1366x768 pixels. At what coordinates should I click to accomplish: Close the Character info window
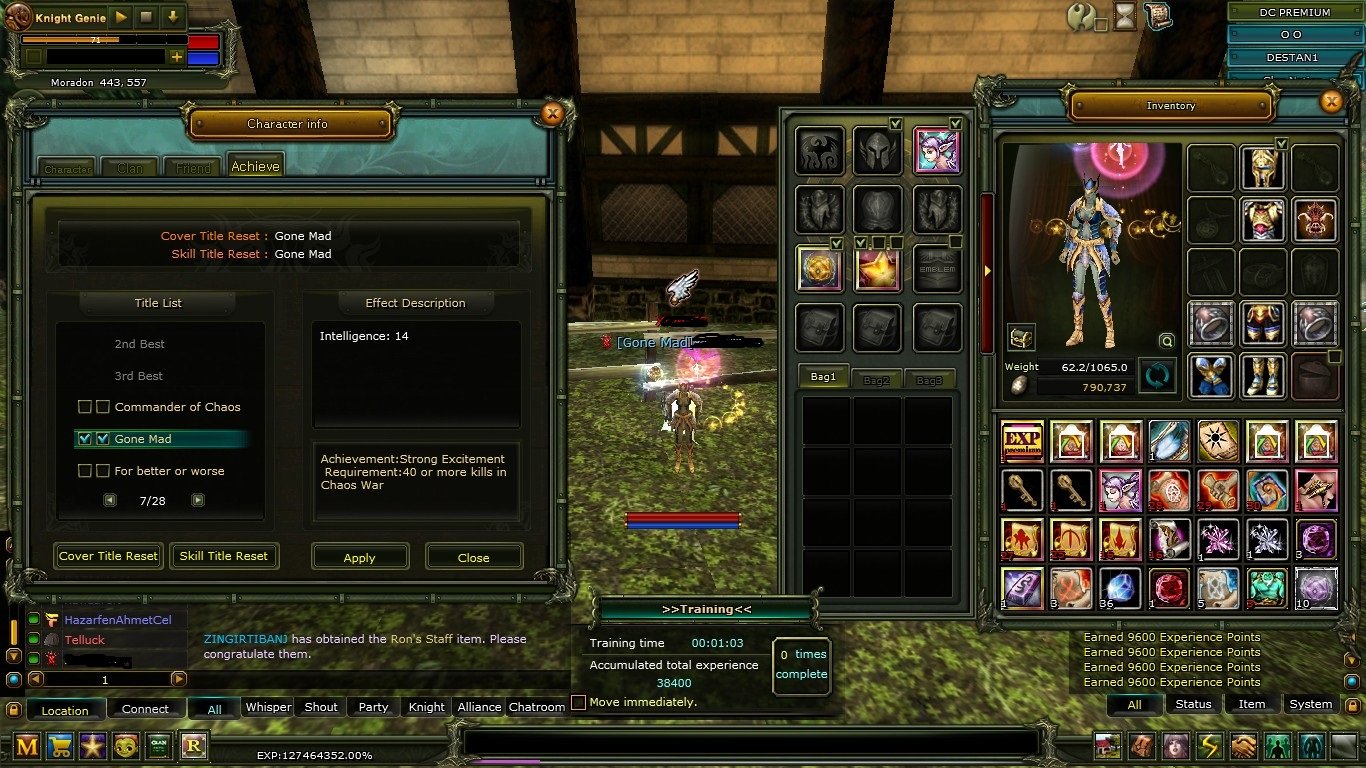(x=552, y=114)
